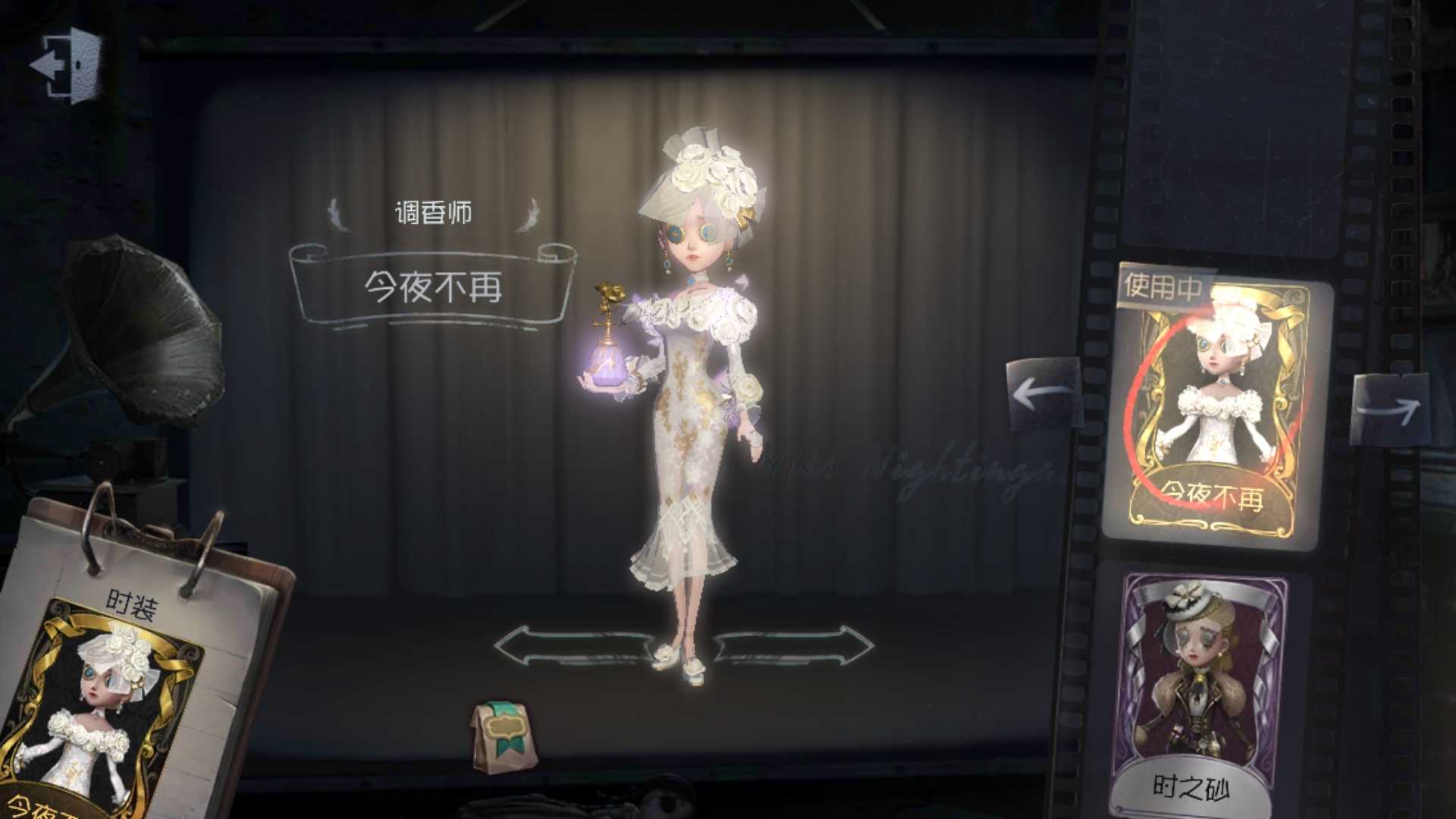Screen dimensions: 1456x819
Task: Click the 调香师 name text above the banner
Action: point(434,213)
